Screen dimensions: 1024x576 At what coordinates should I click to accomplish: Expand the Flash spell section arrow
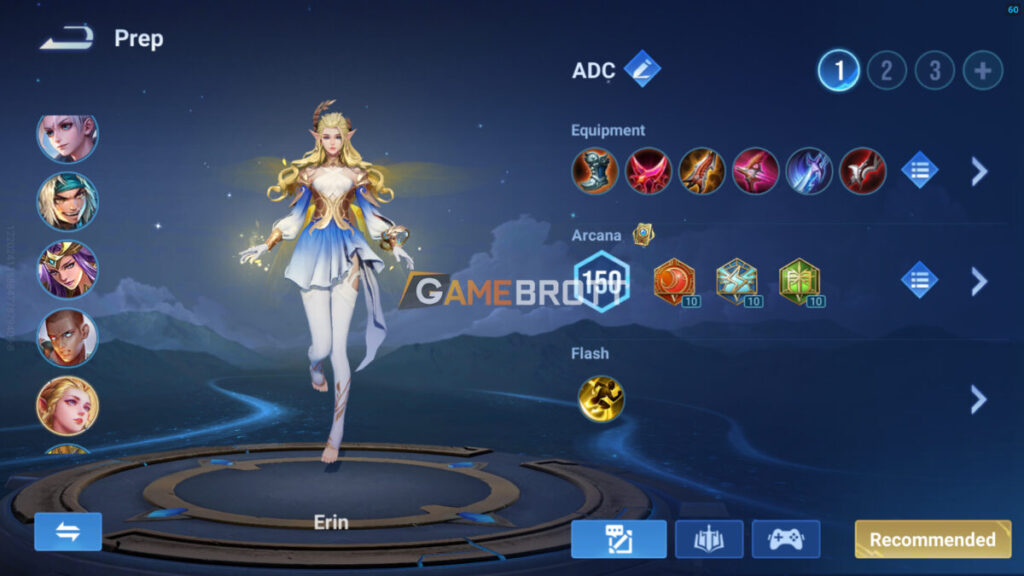979,400
